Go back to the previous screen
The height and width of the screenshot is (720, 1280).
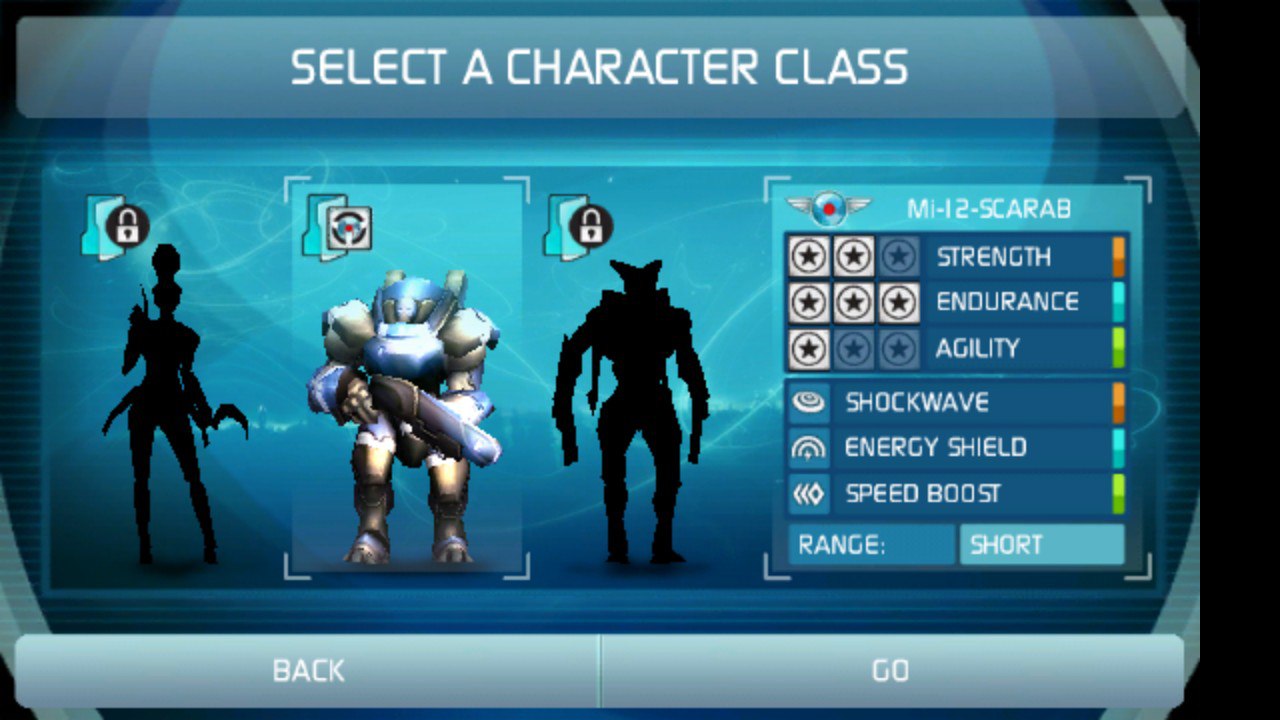[x=308, y=670]
